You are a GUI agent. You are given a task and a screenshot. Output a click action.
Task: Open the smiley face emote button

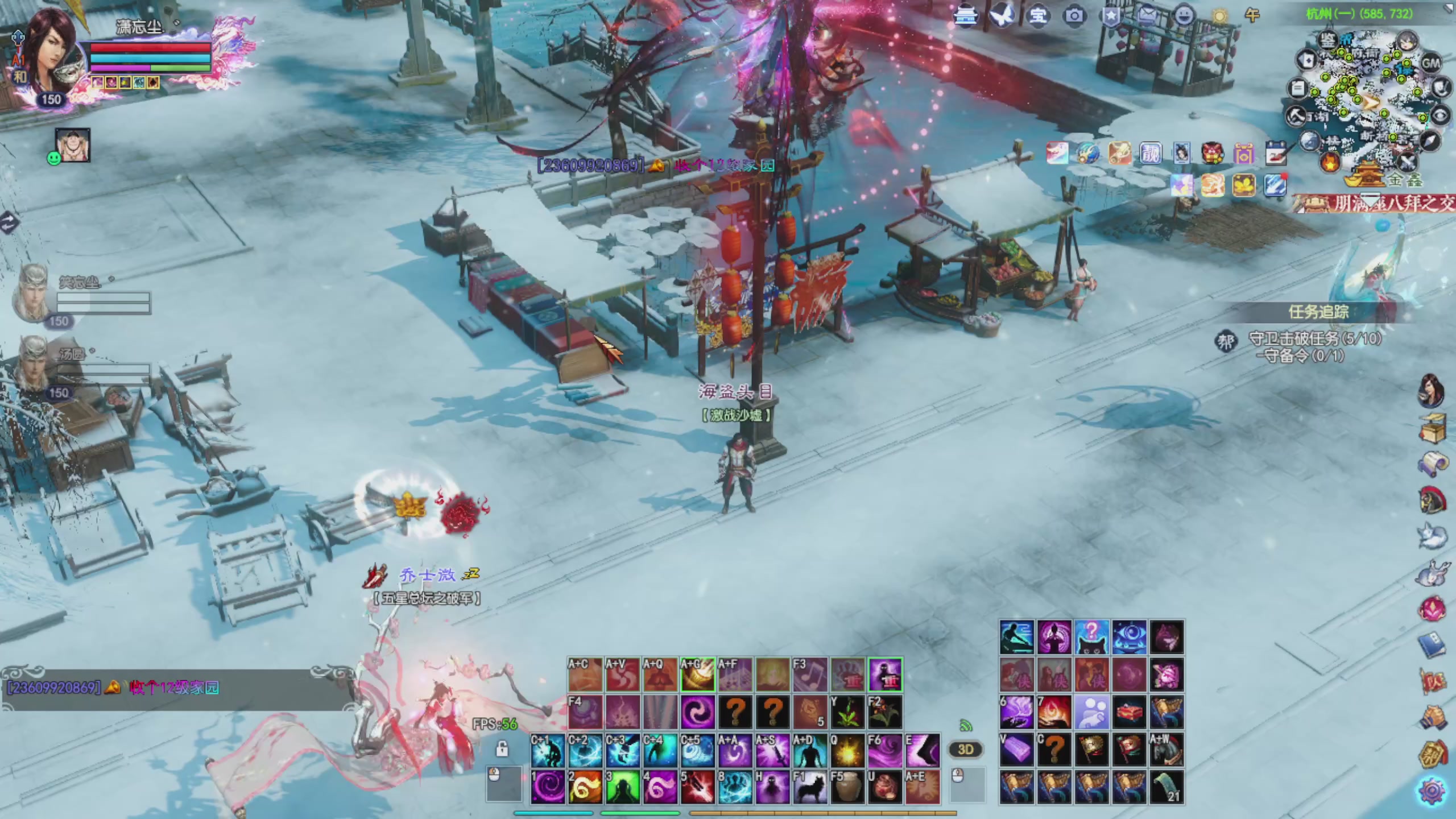pos(1184,15)
